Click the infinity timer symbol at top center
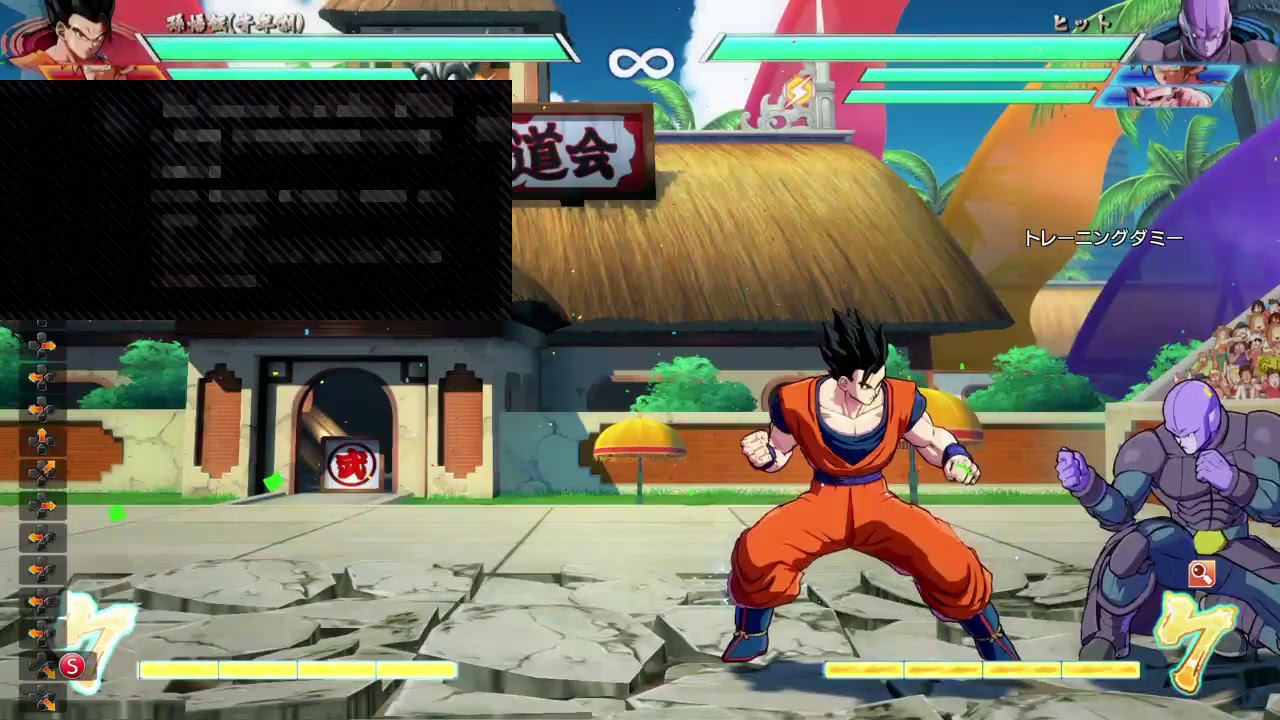This screenshot has width=1280, height=720. pyautogui.click(x=641, y=62)
